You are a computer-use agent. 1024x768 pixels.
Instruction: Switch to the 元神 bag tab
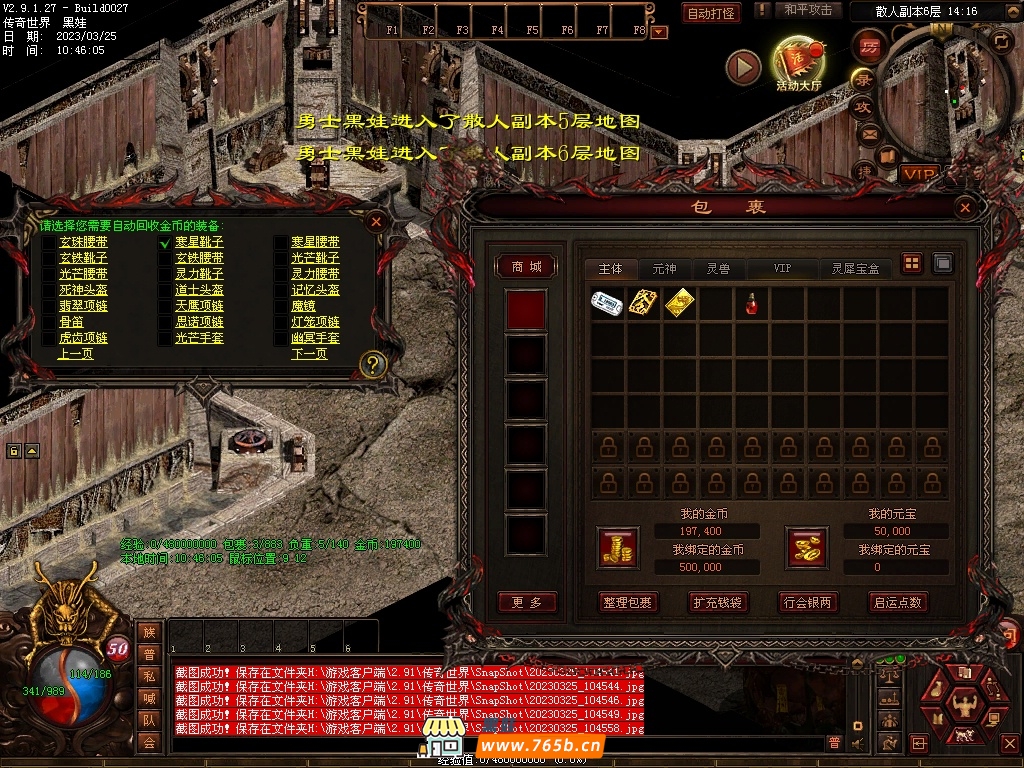(x=664, y=268)
